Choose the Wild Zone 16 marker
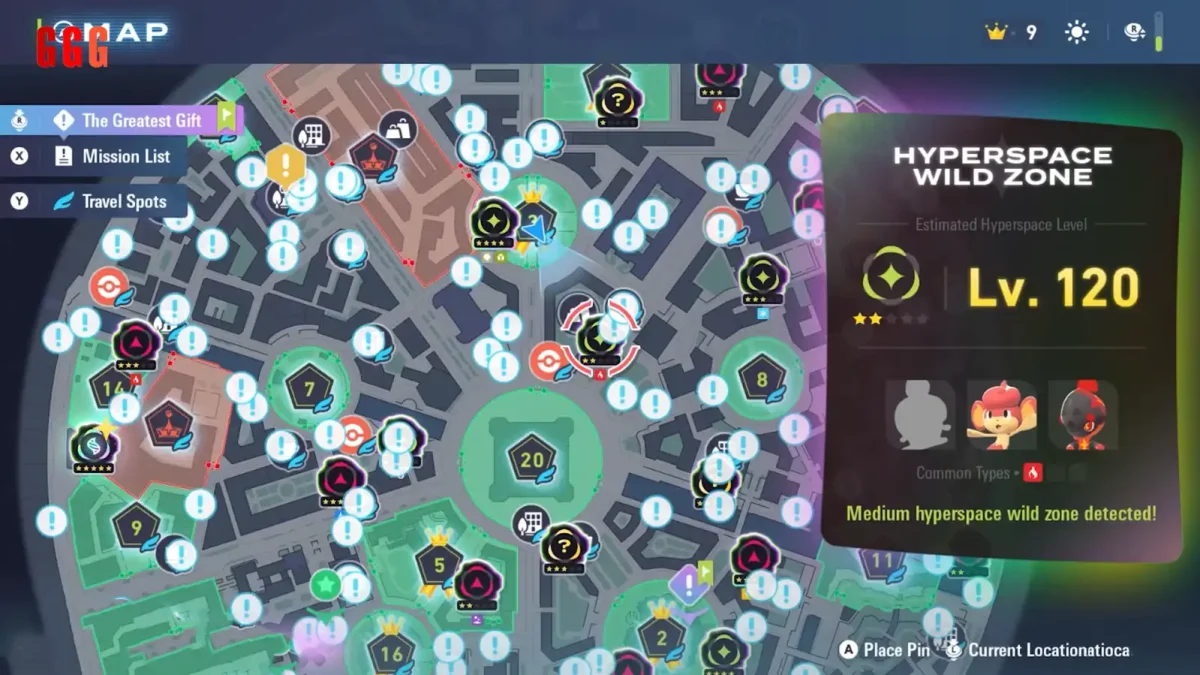The image size is (1200, 675). coord(391,653)
